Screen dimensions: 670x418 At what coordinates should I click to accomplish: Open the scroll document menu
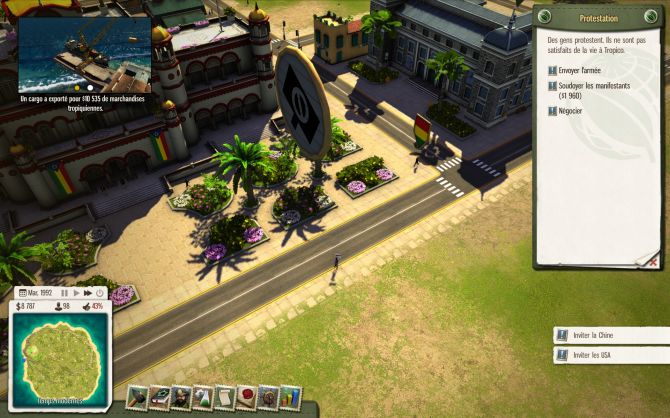pos(224,397)
